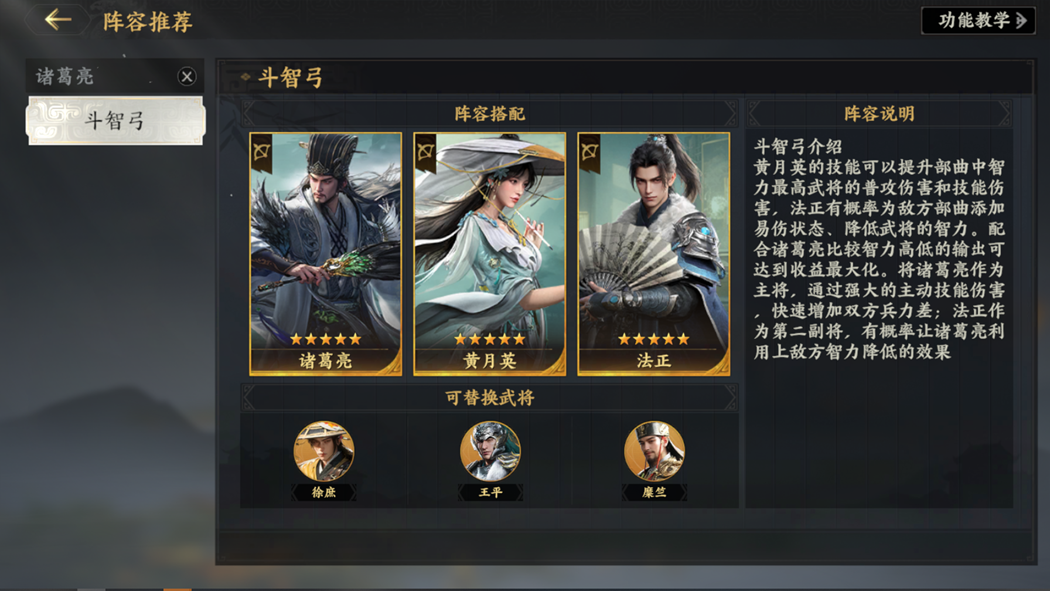This screenshot has width=1050, height=591.
Task: Select the 斗智弓 lineup entry
Action: pos(116,121)
